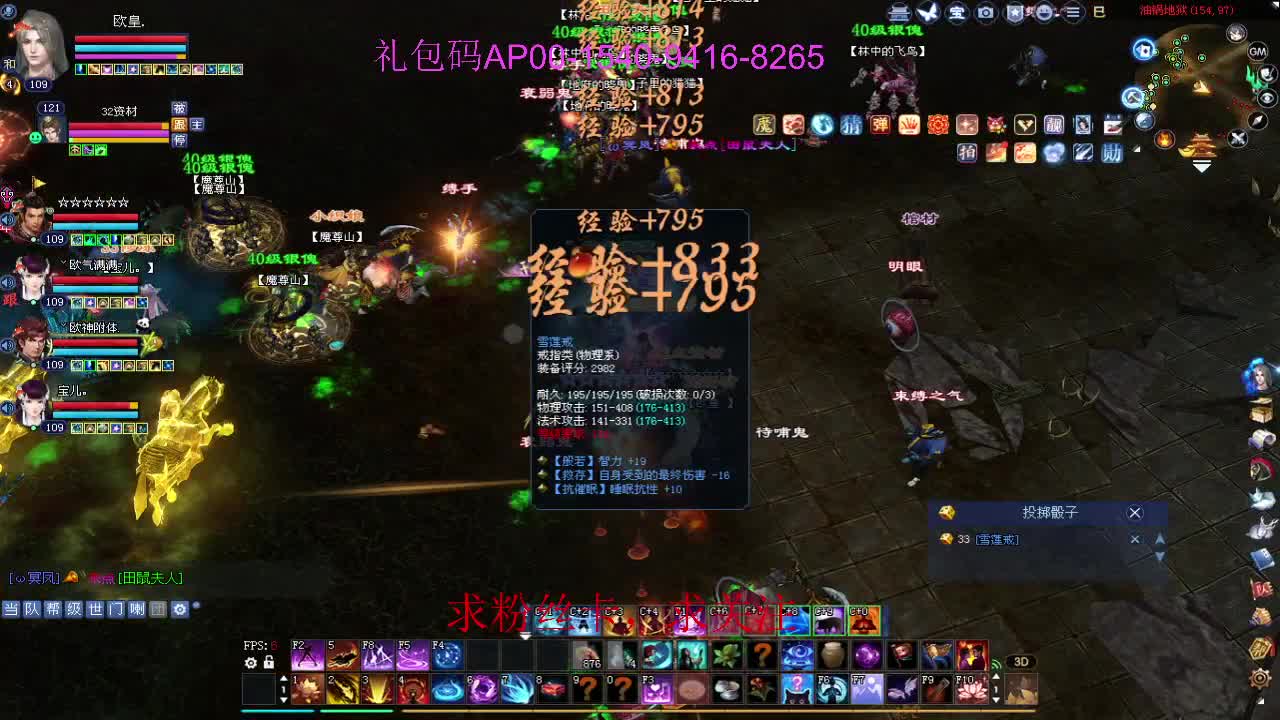Open the 拍 auction icon
This screenshot has width=1280, height=720.
[967, 152]
